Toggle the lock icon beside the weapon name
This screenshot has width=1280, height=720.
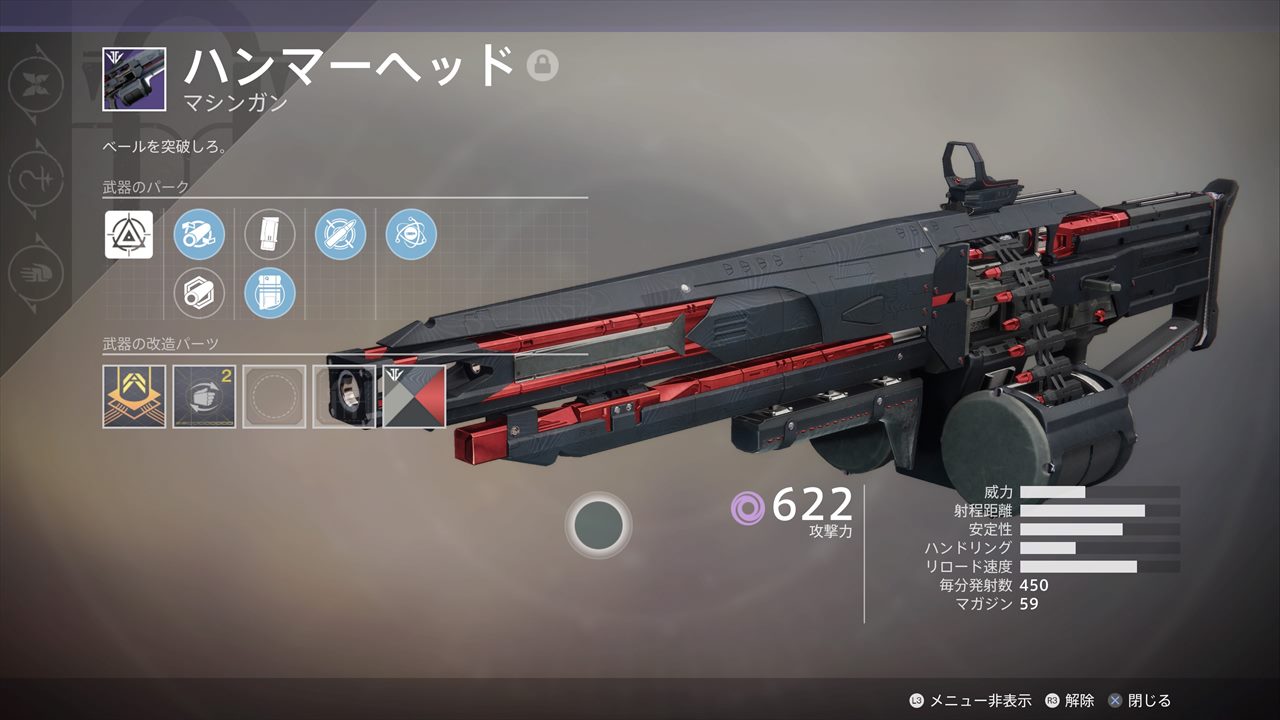click(x=542, y=65)
